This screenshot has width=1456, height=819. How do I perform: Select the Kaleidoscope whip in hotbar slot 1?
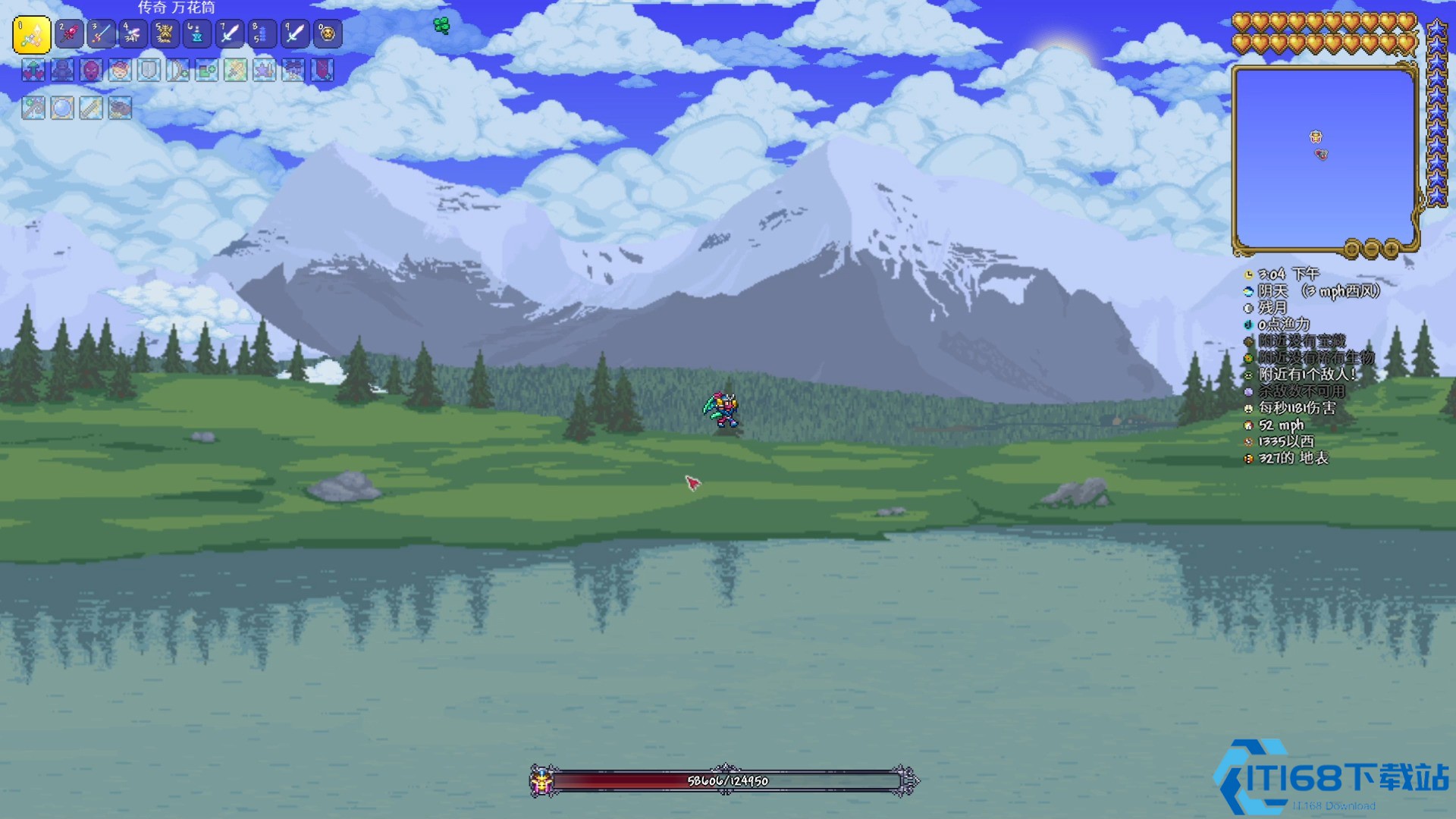32,35
